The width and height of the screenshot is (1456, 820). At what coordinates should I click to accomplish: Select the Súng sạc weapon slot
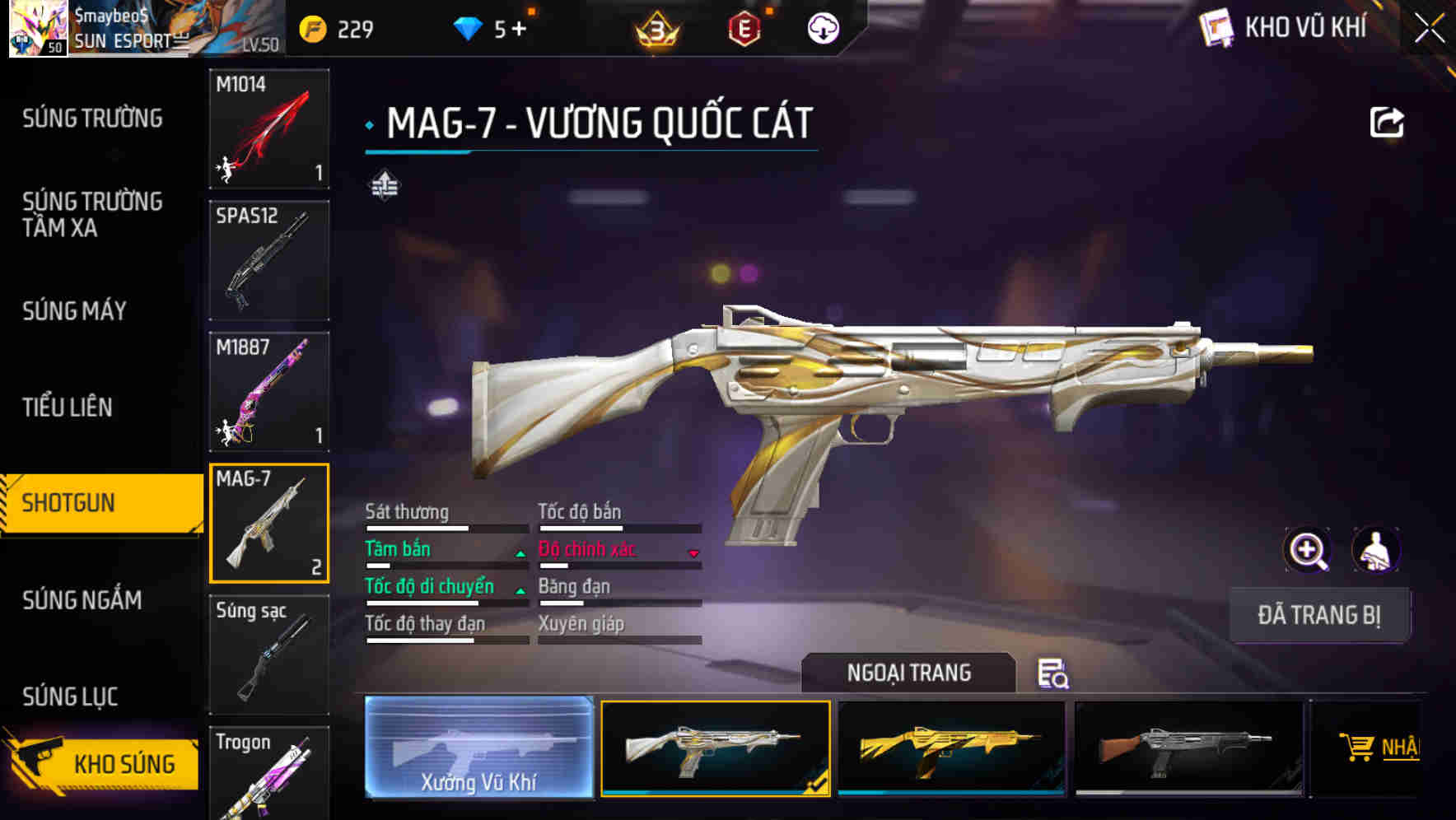269,655
